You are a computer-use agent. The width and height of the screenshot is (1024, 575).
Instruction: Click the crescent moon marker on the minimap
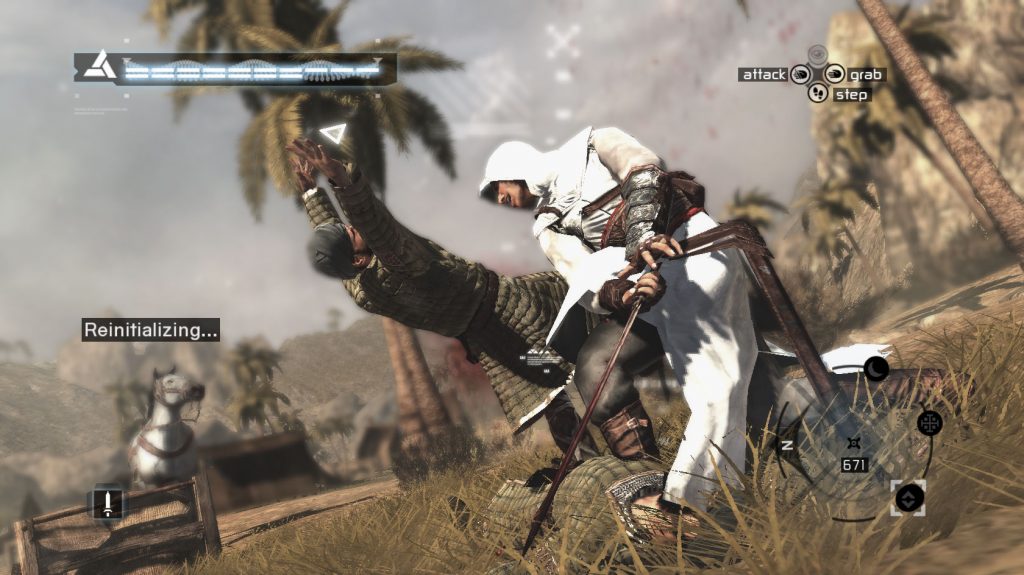tap(876, 369)
